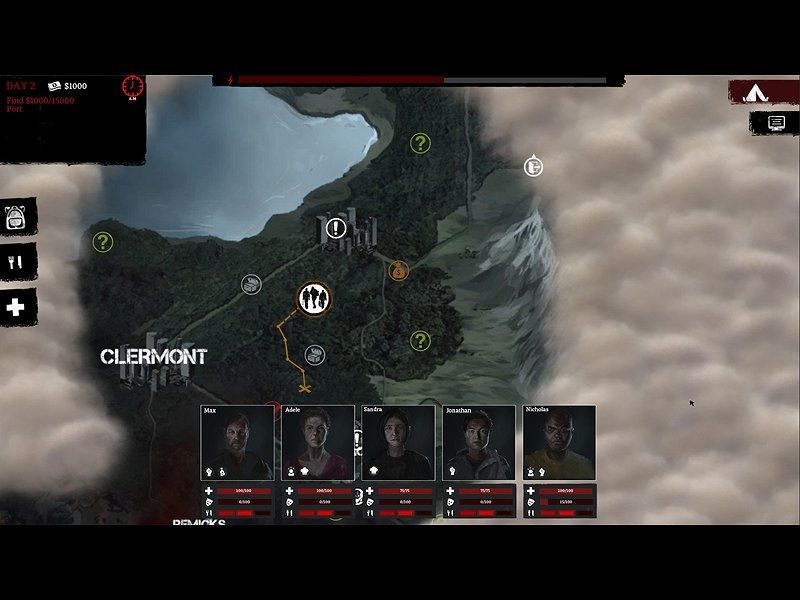Viewport: 800px width, 600px height.
Task: Investigate the question mark at the map's west edge
Action: click(x=103, y=242)
